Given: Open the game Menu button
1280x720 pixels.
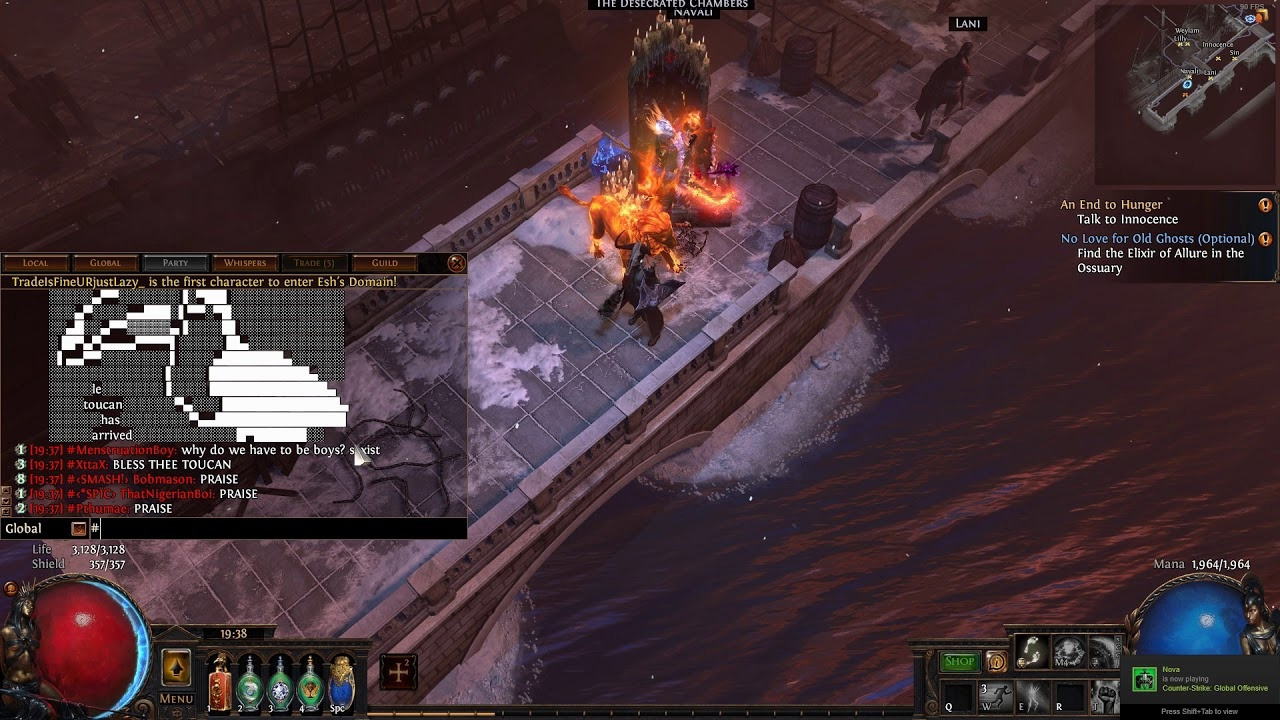Looking at the screenshot, I should [176, 699].
